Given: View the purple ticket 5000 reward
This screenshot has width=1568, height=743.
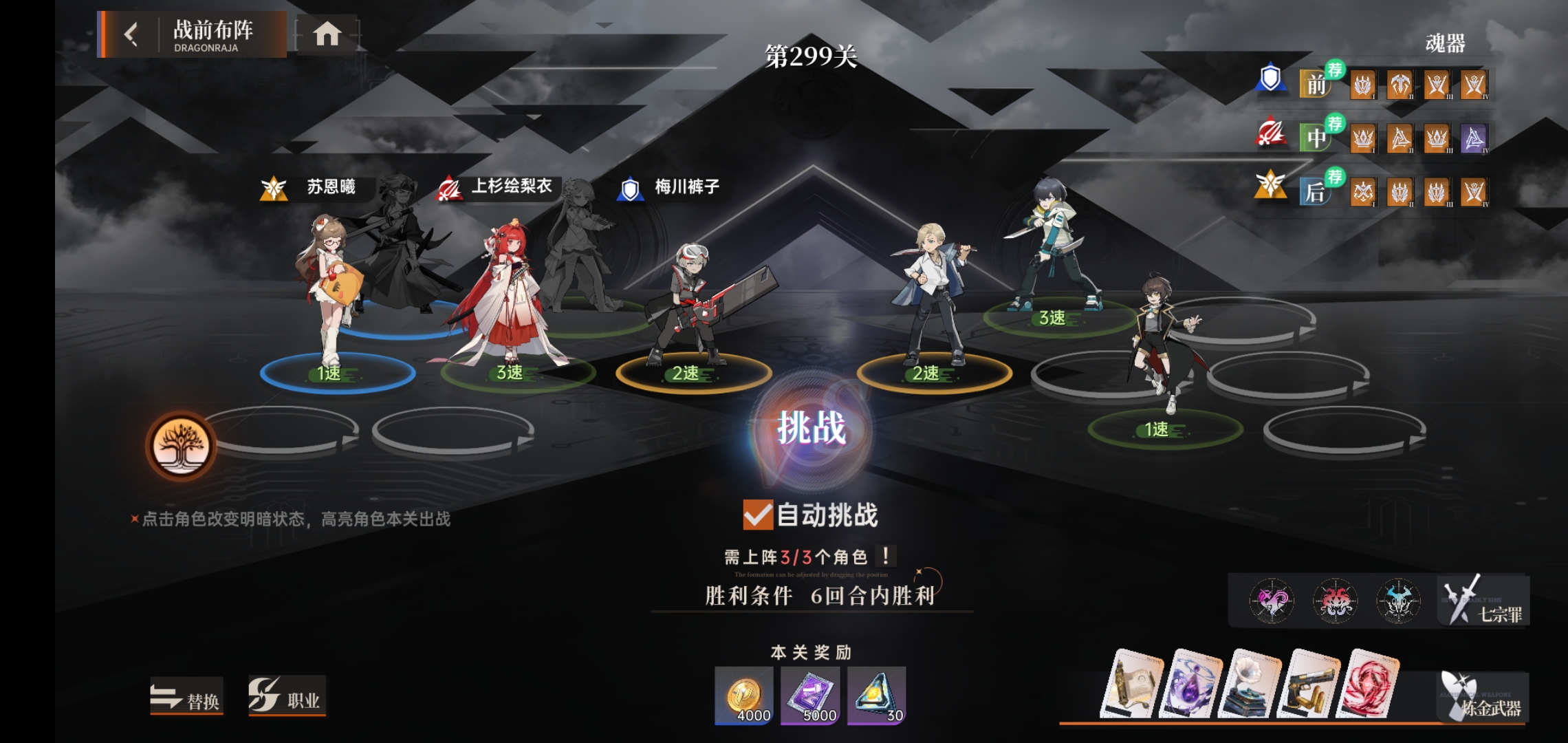Looking at the screenshot, I should 810,696.
